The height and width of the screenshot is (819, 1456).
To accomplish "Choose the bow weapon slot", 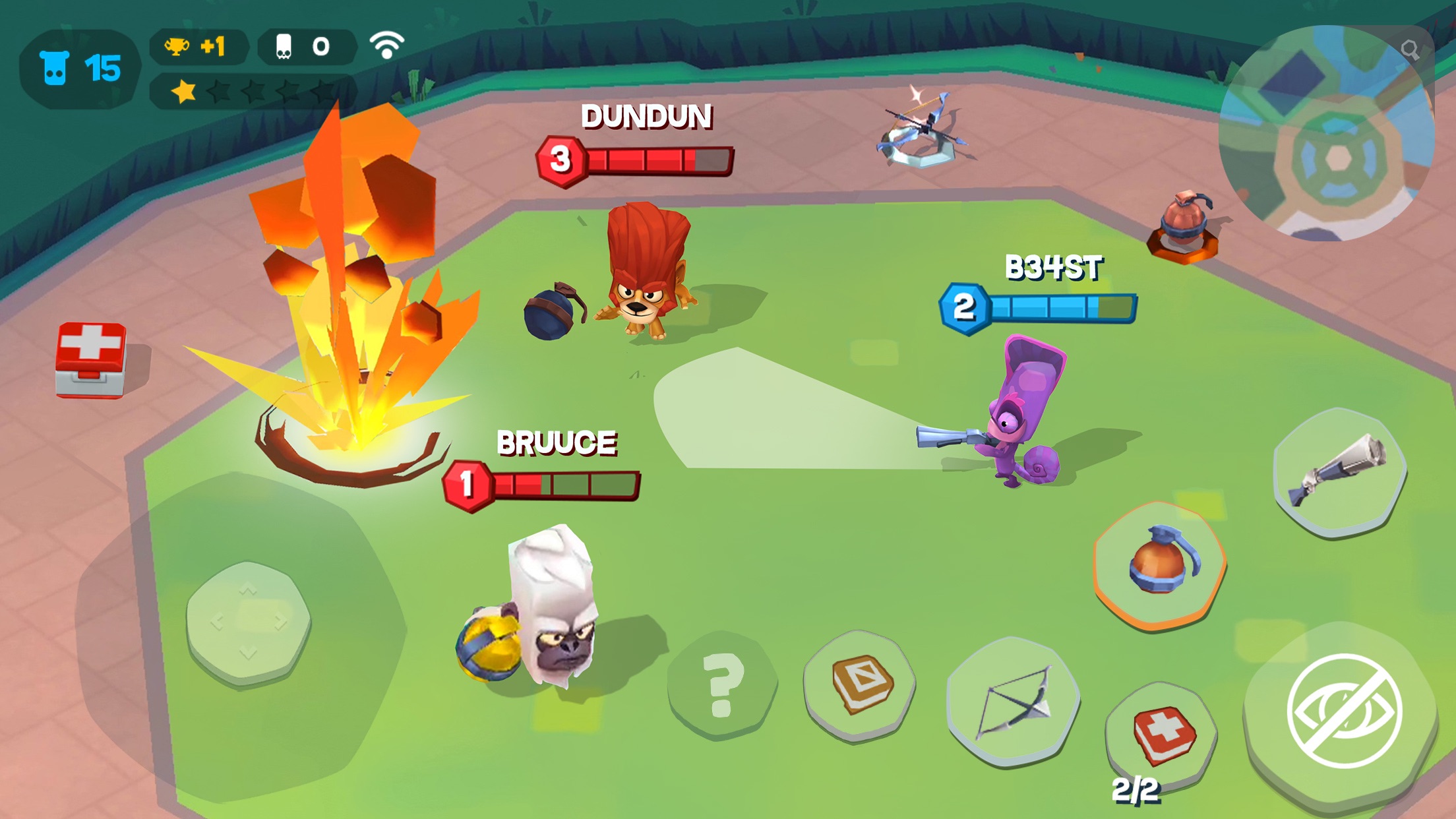I will click(x=1013, y=702).
